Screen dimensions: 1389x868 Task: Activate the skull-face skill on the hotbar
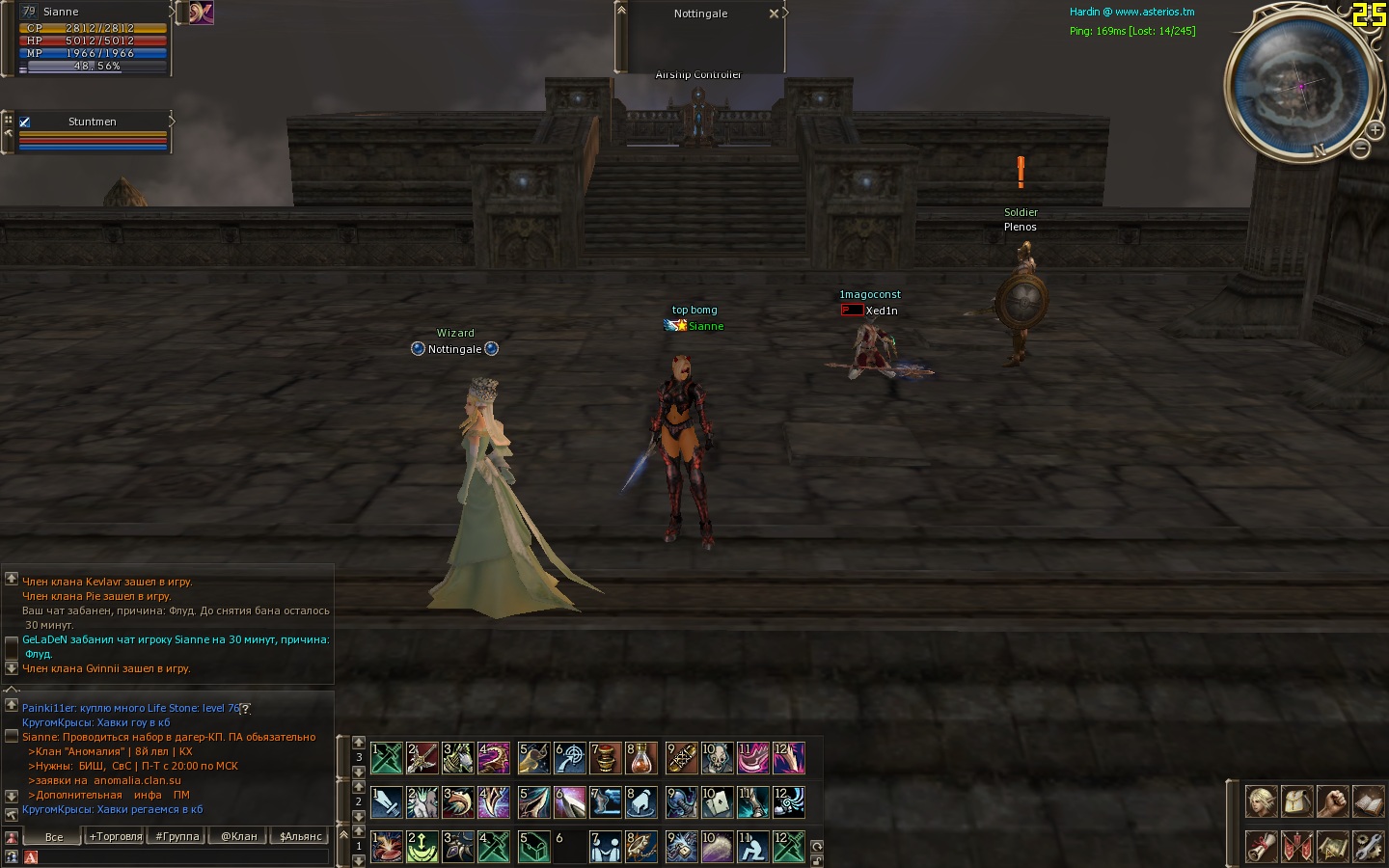[x=717, y=758]
